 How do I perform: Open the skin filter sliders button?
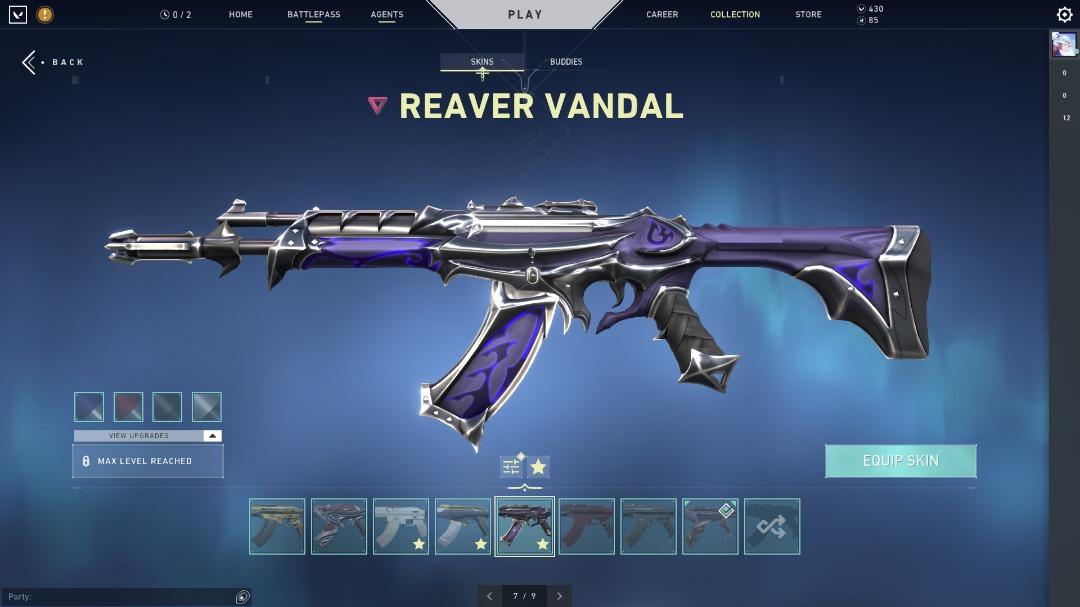tap(512, 467)
